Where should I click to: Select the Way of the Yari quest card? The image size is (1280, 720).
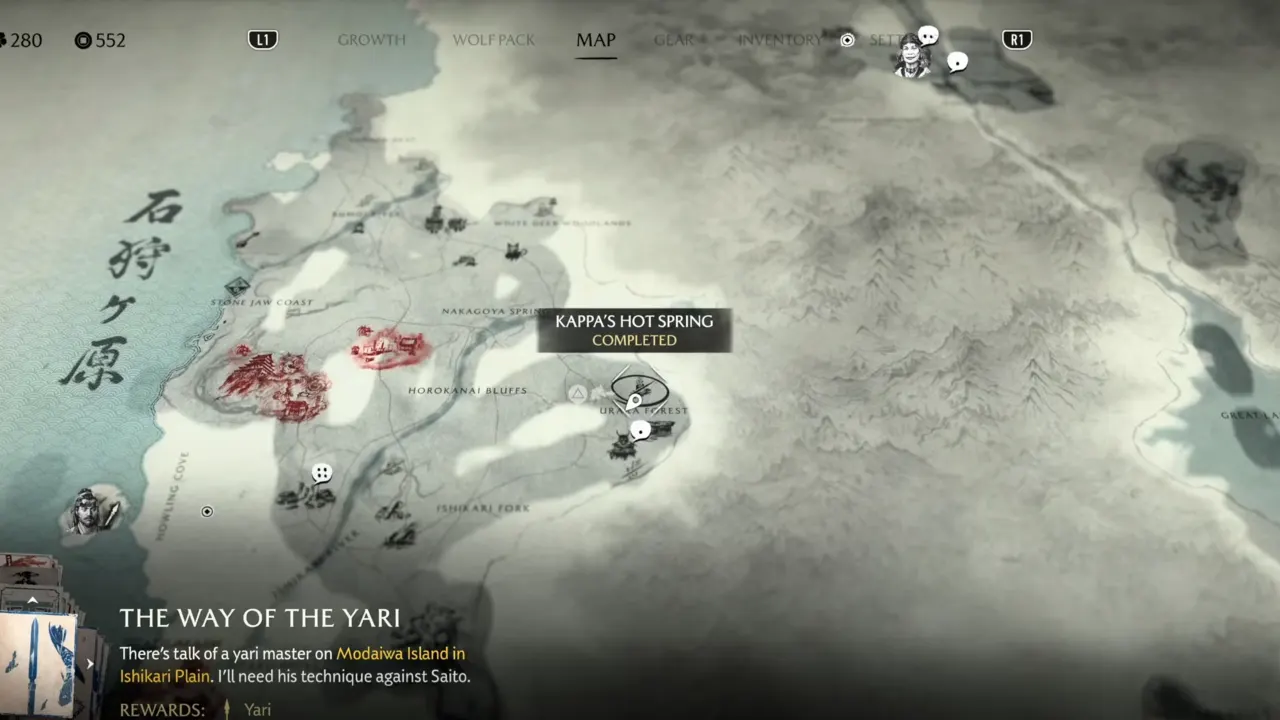pos(38,662)
